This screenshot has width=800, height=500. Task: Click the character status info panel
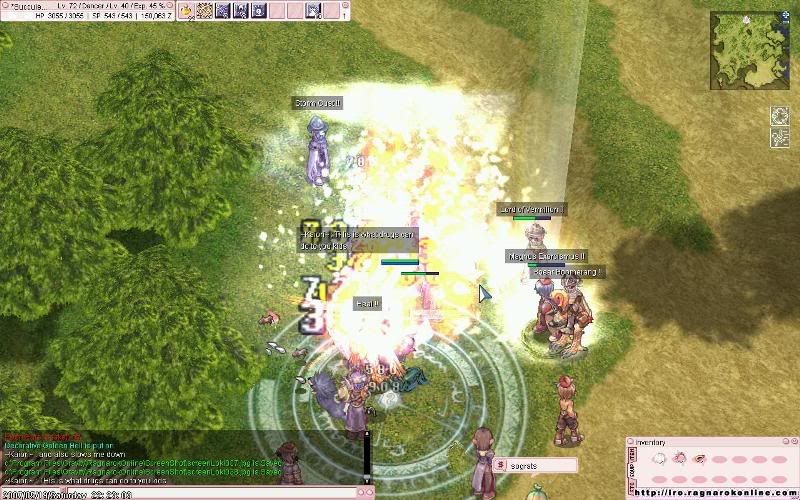(x=85, y=11)
